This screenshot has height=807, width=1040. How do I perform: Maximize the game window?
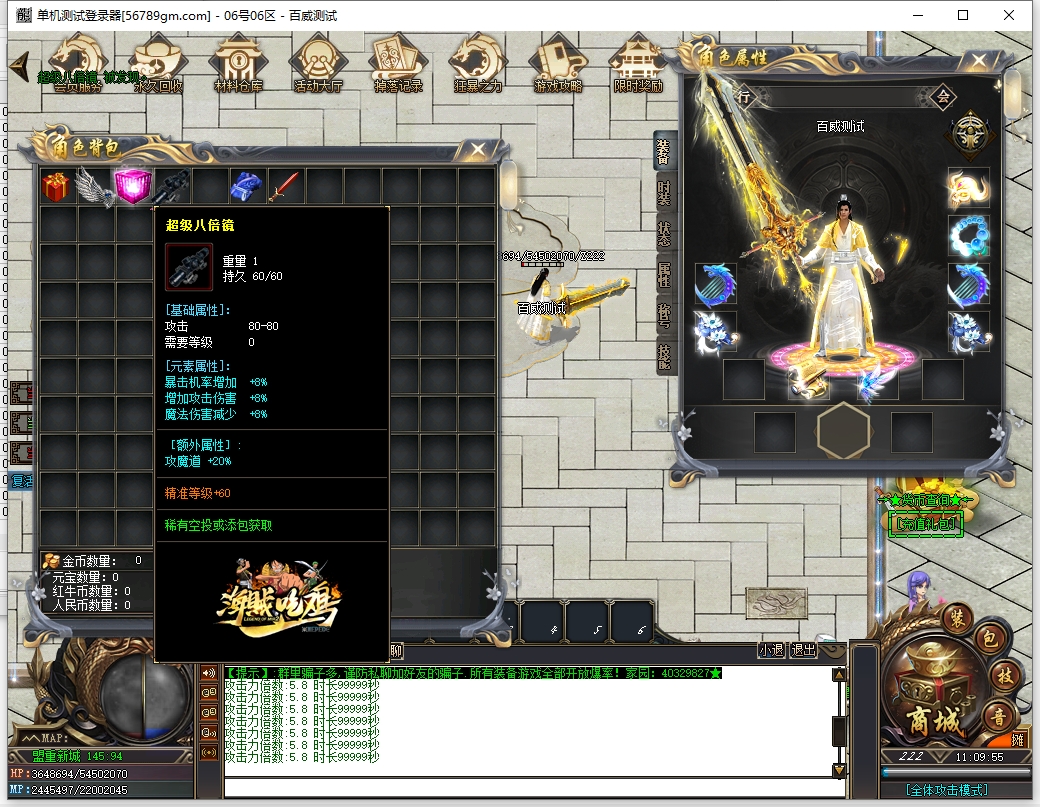point(963,15)
